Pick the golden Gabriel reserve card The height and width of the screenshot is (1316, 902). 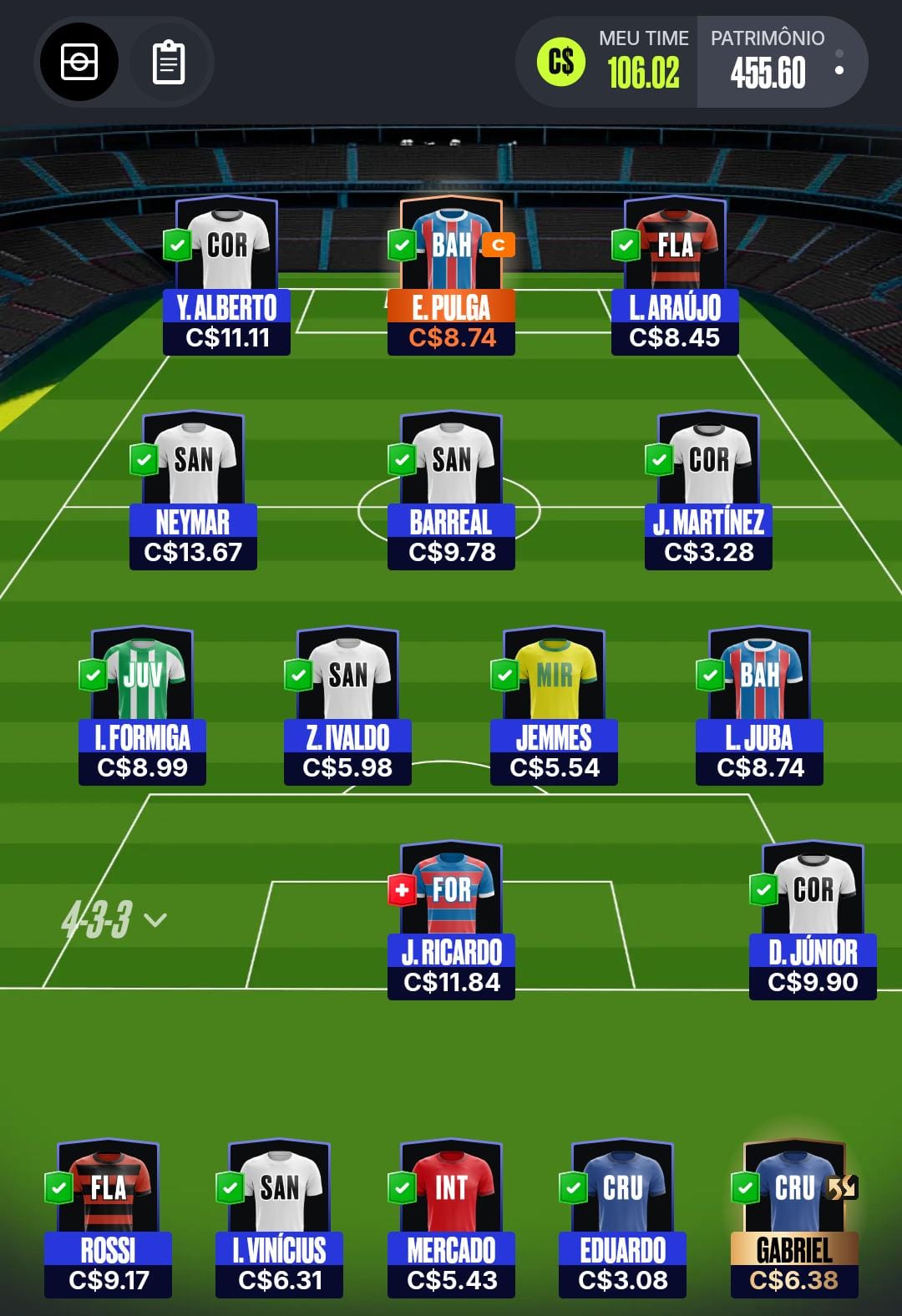tap(794, 1220)
